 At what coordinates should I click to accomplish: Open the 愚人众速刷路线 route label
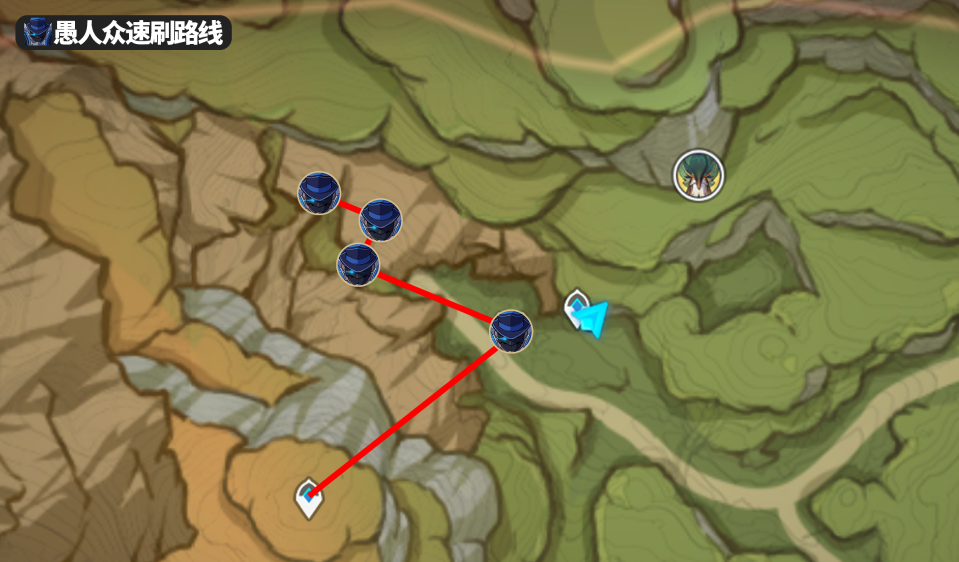[124, 33]
